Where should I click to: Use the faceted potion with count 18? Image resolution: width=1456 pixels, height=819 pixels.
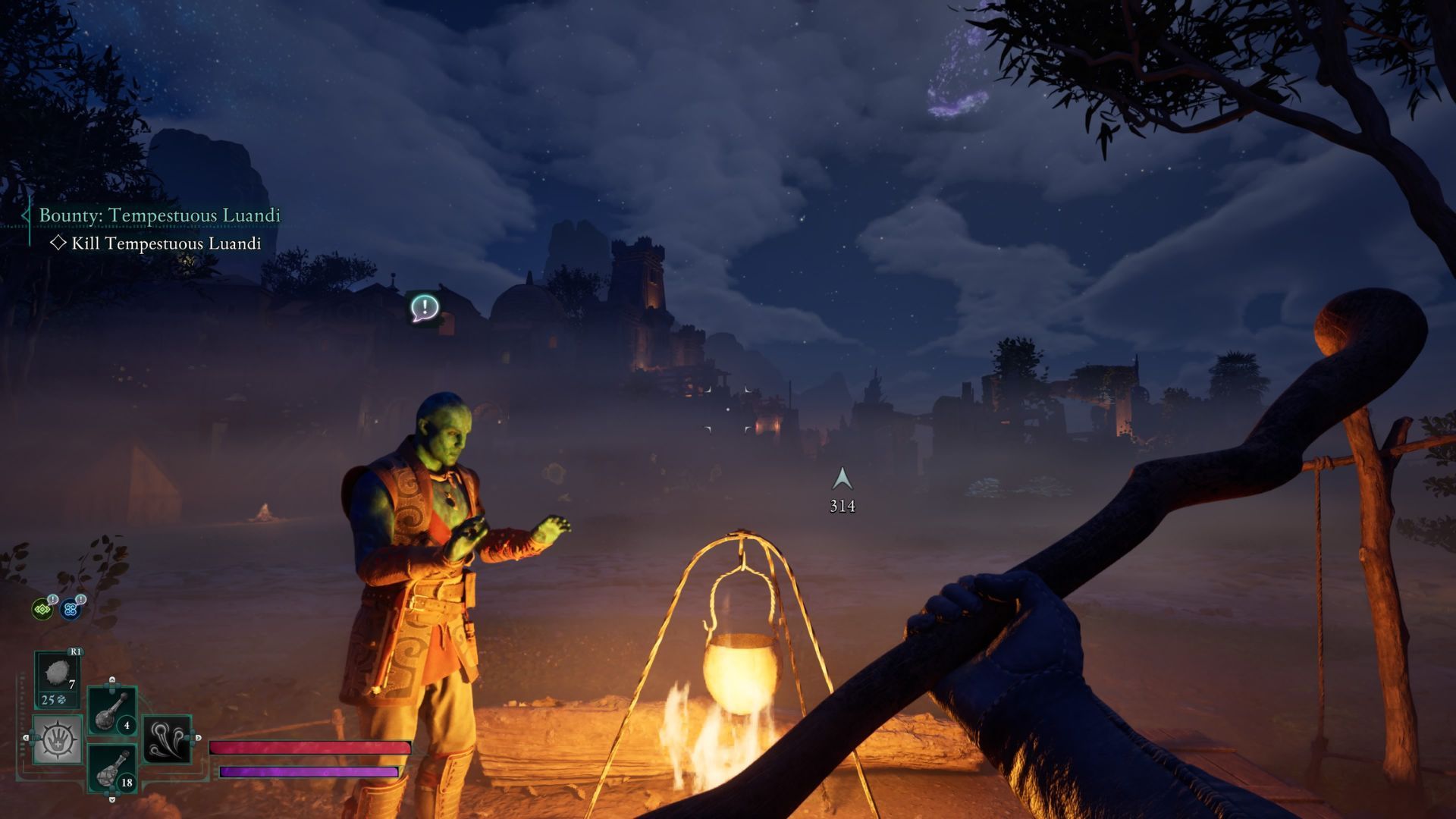click(112, 768)
